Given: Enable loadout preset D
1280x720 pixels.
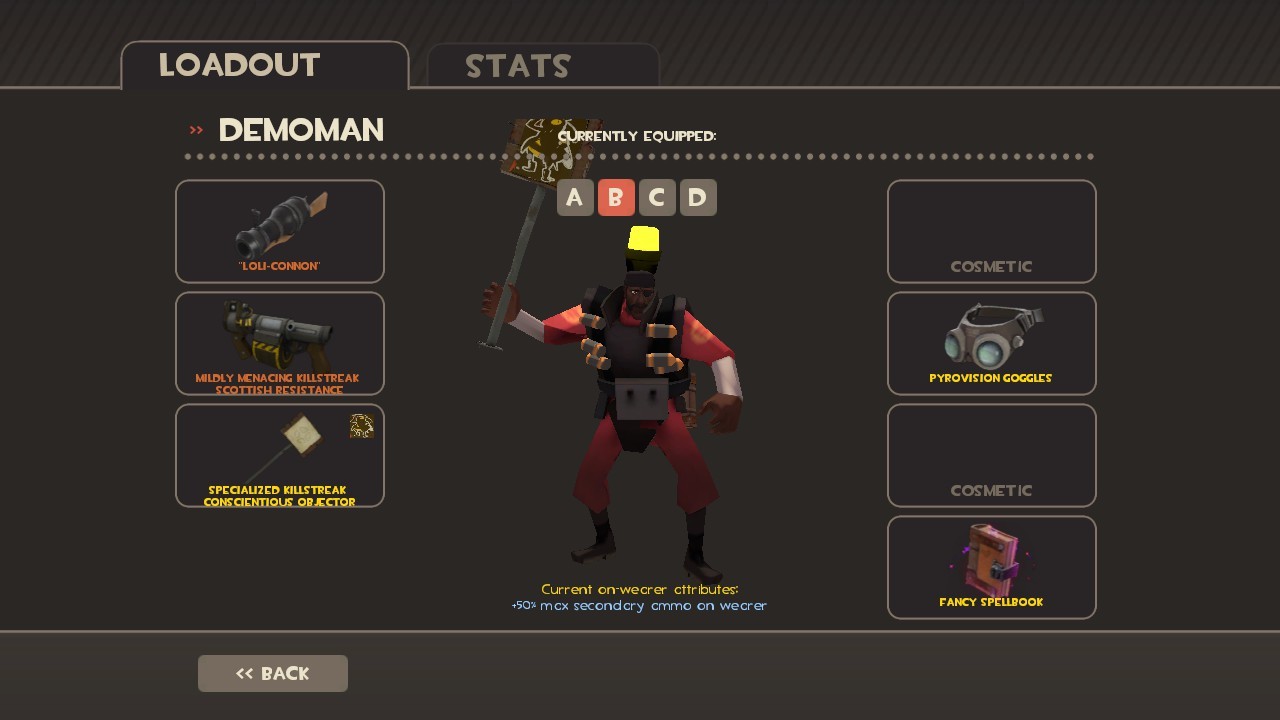Looking at the screenshot, I should (x=697, y=197).
